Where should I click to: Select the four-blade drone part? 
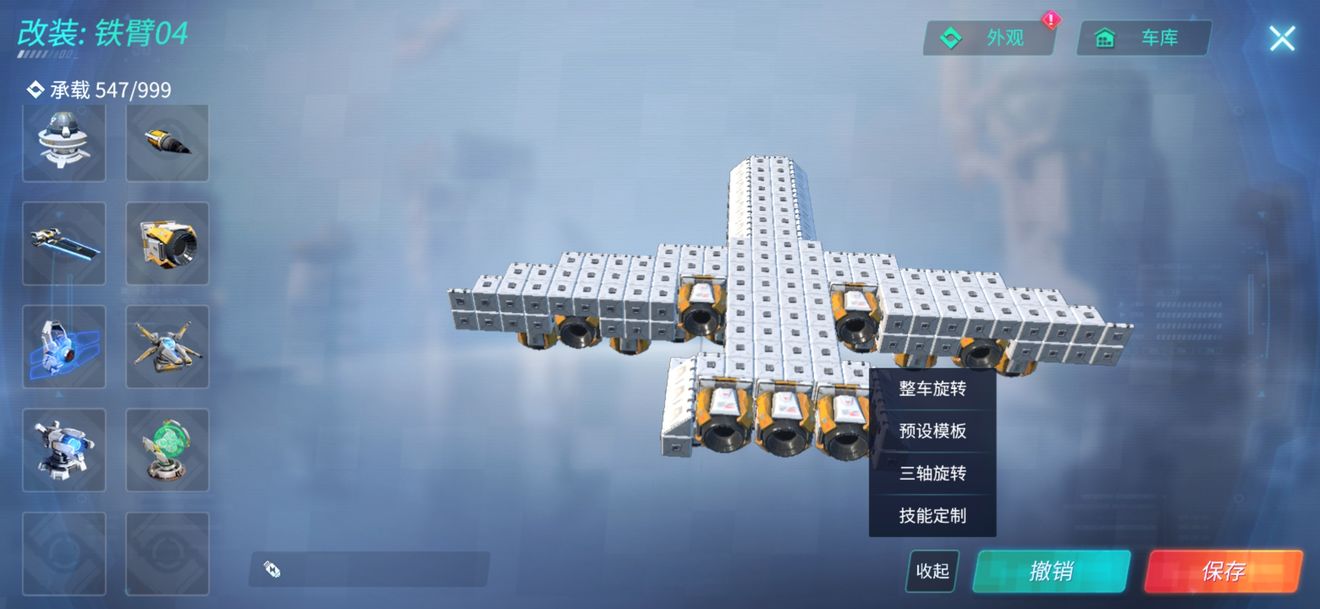pos(167,346)
